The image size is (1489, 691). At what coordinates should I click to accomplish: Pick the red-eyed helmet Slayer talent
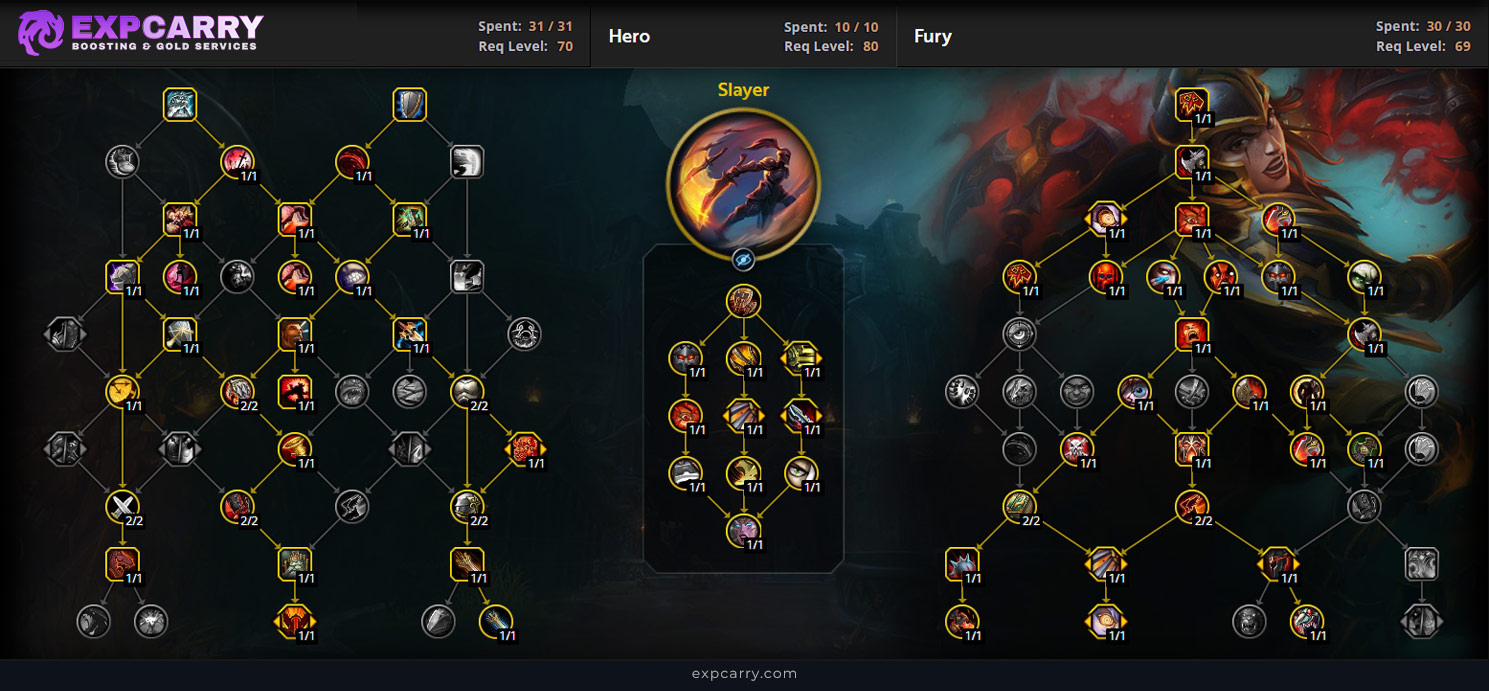[x=686, y=357]
